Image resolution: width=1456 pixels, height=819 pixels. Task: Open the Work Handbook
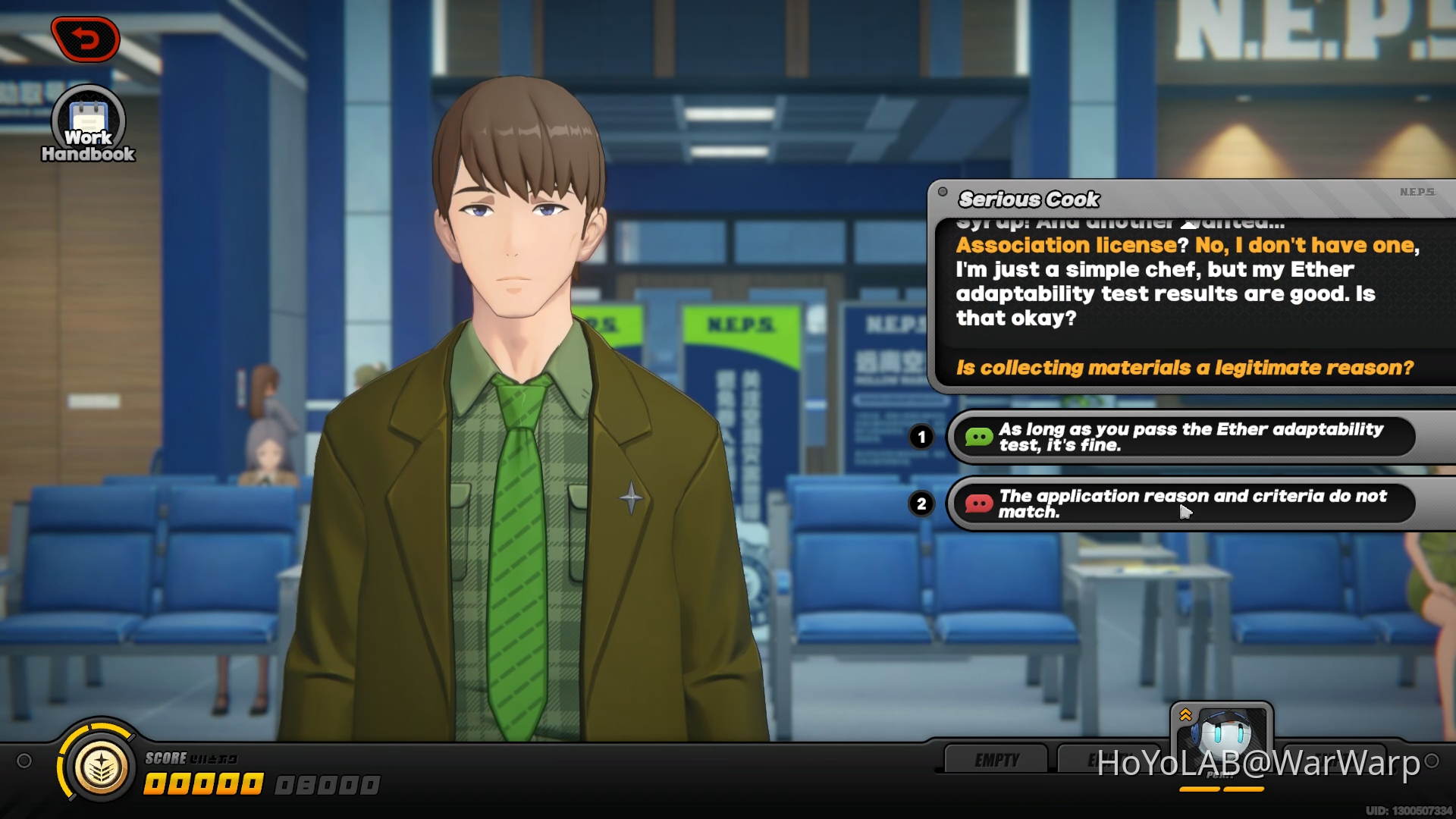coord(88,118)
